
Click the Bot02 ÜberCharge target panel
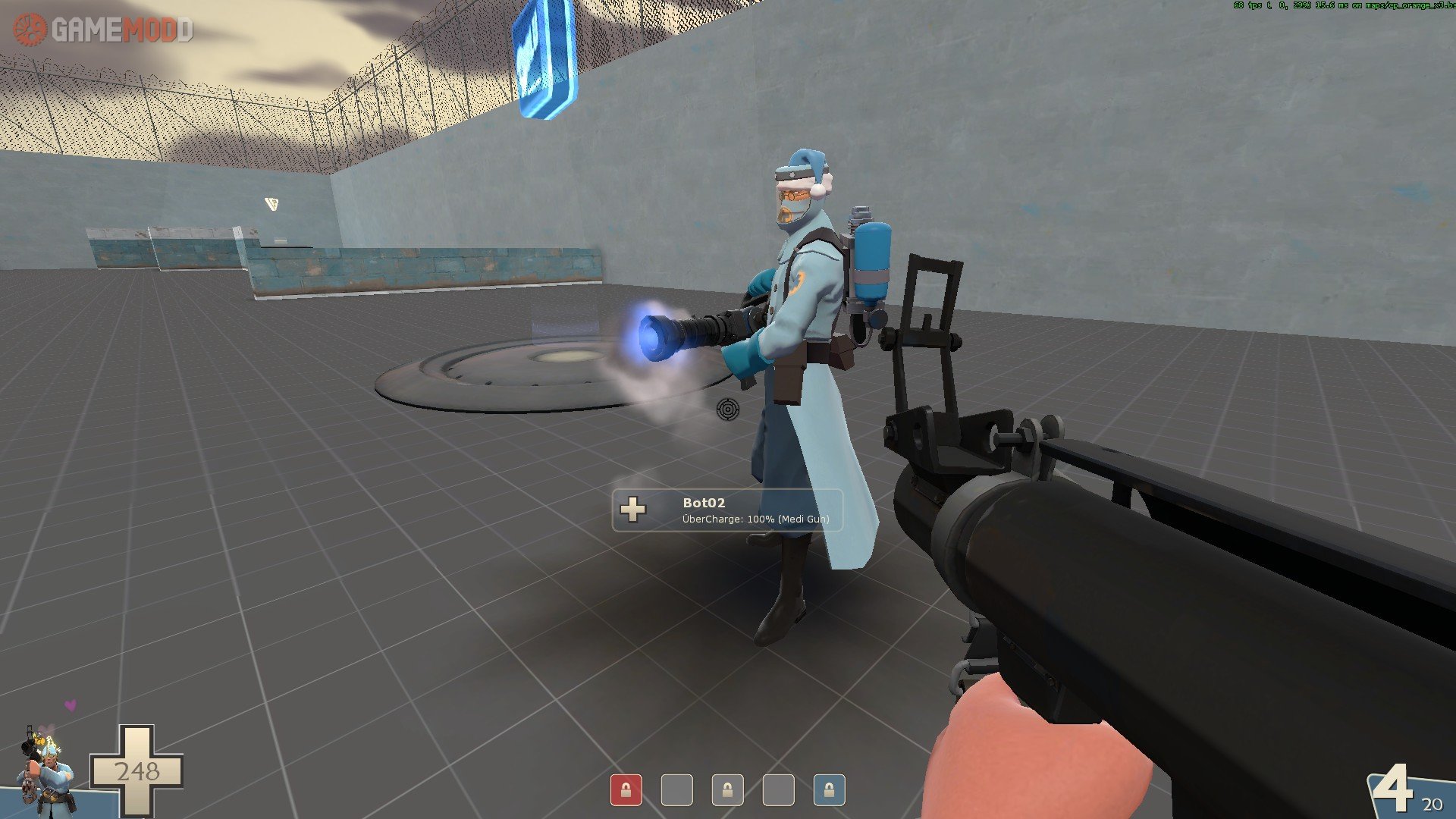click(x=727, y=510)
